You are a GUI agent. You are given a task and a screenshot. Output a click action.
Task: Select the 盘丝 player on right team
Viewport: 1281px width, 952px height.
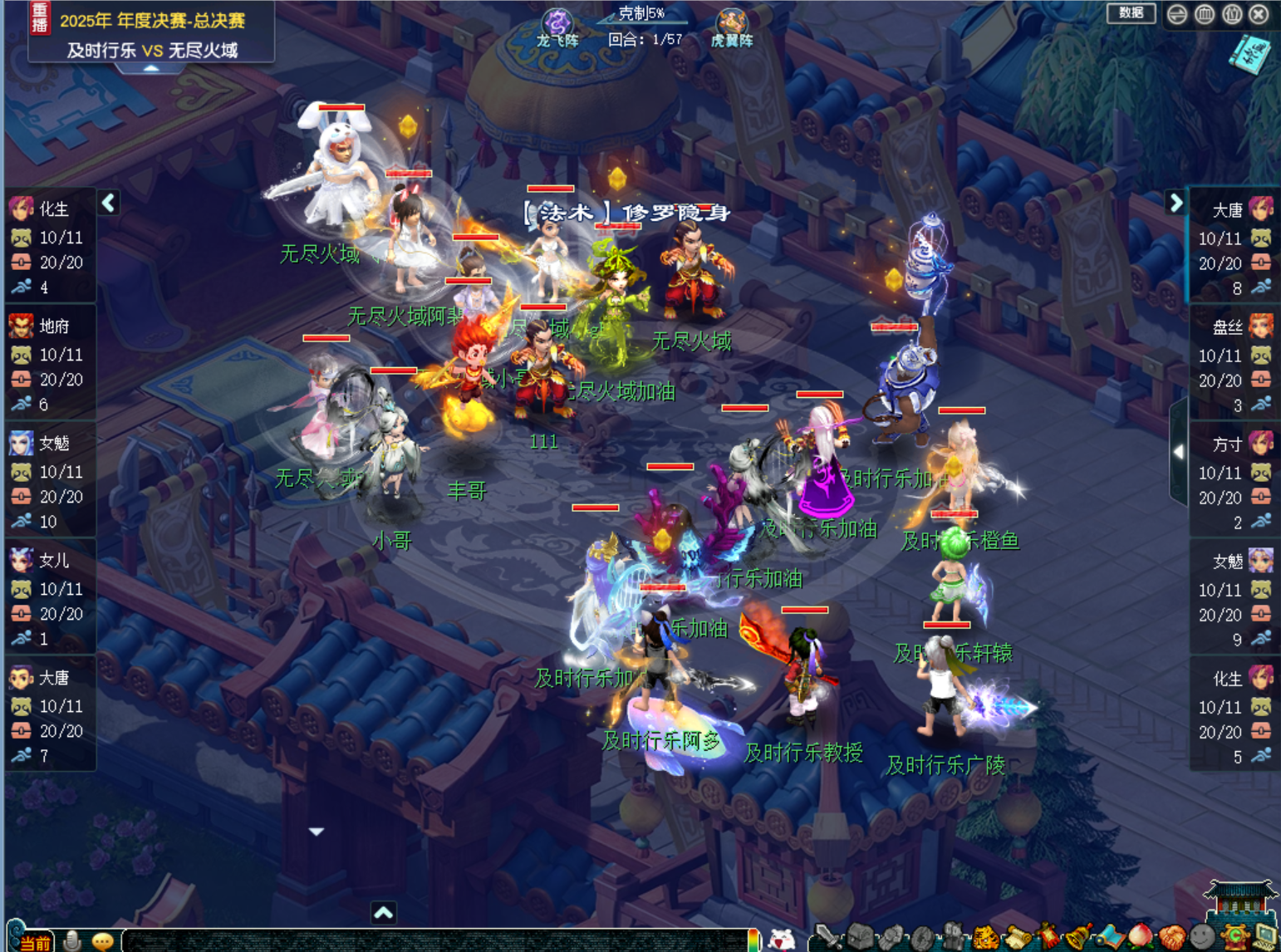pos(1233,327)
